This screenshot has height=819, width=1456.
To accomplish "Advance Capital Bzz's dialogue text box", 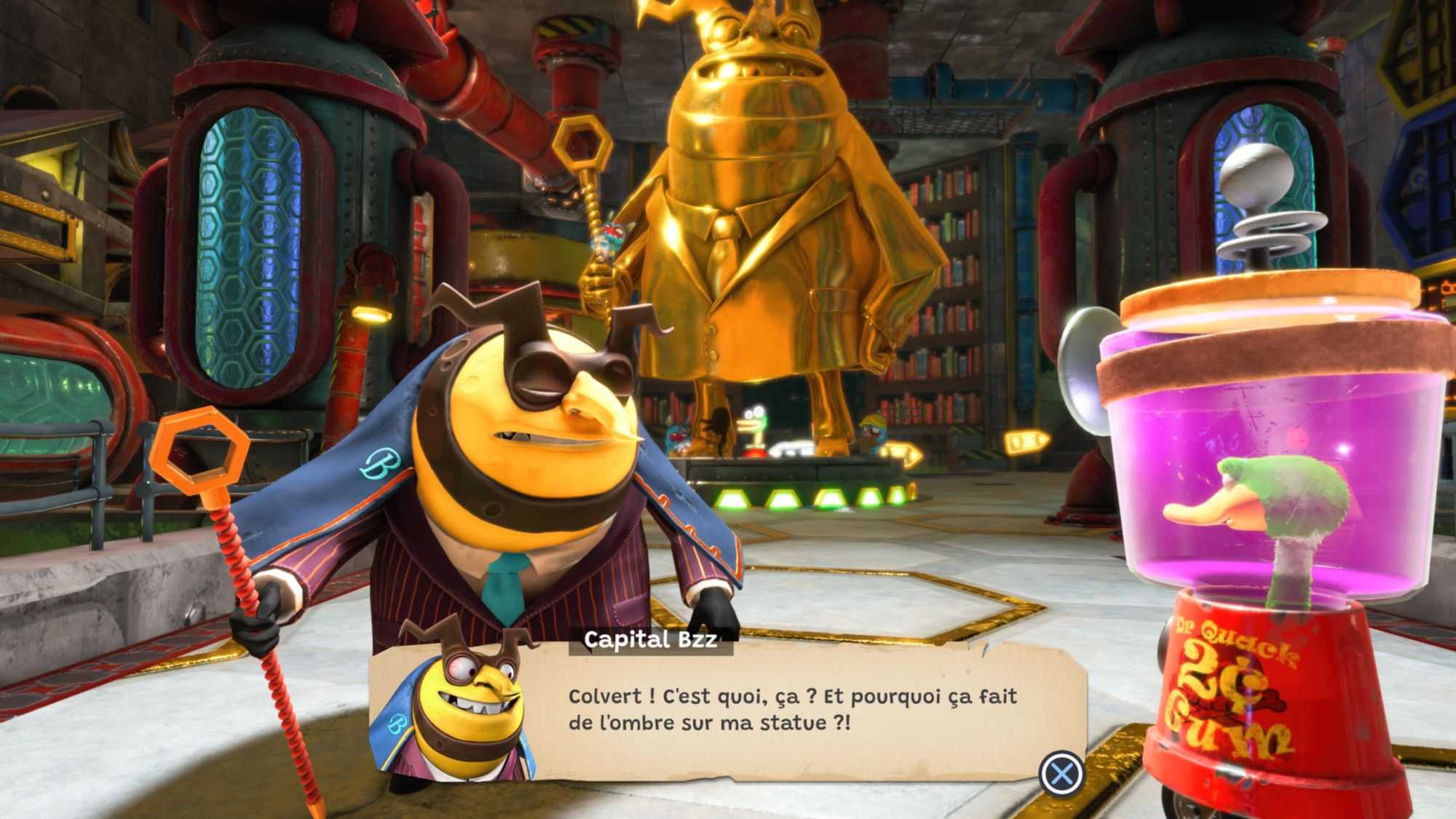I will coord(1061,772).
